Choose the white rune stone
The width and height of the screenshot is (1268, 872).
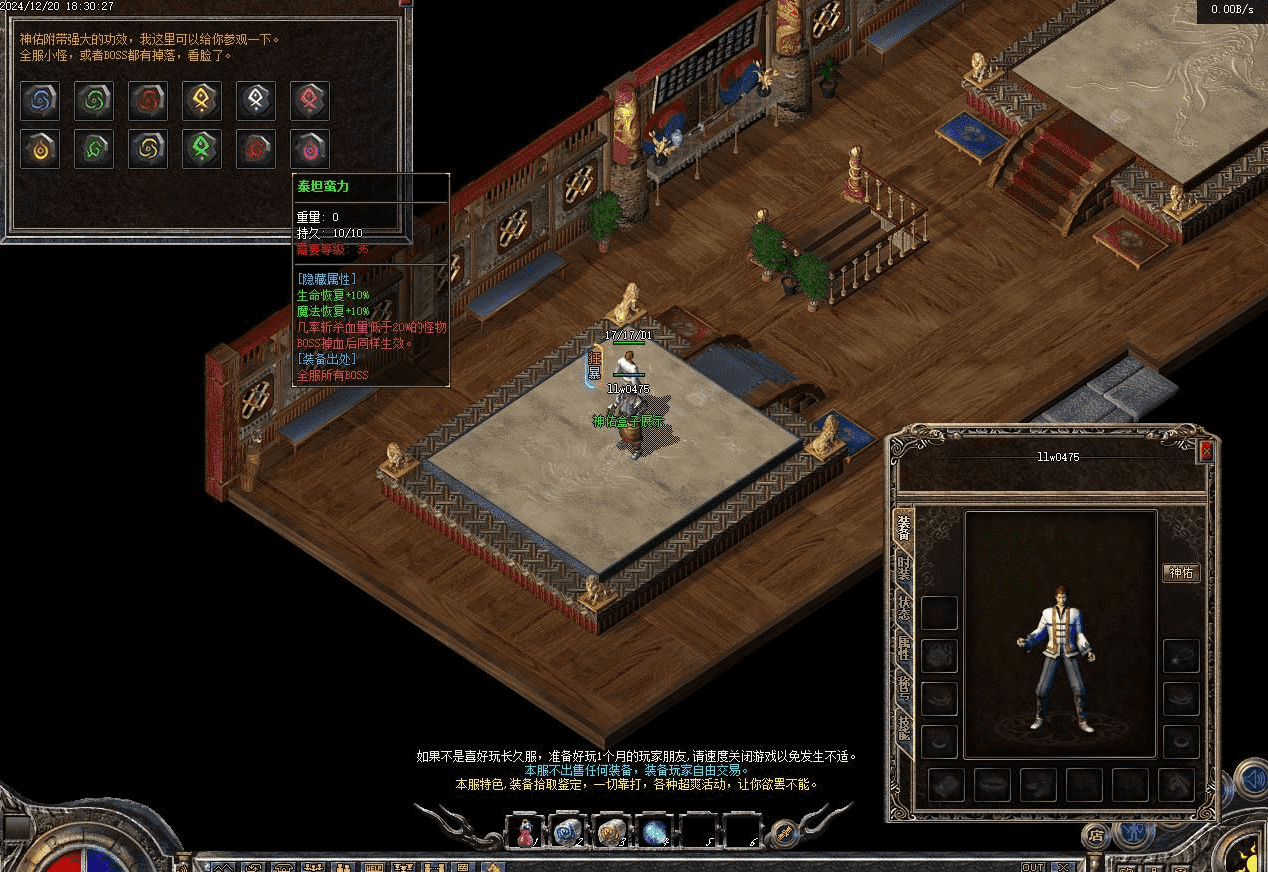click(x=256, y=100)
